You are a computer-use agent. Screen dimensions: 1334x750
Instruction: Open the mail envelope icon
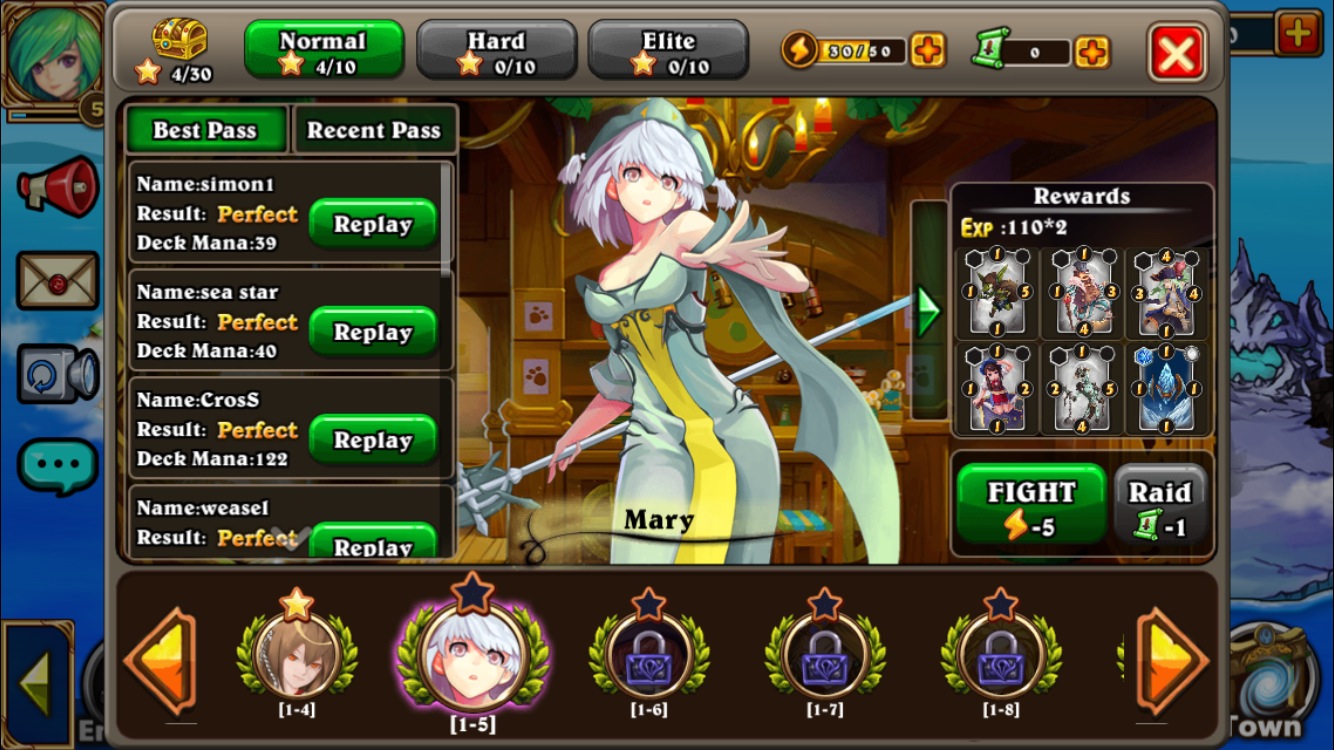(57, 281)
